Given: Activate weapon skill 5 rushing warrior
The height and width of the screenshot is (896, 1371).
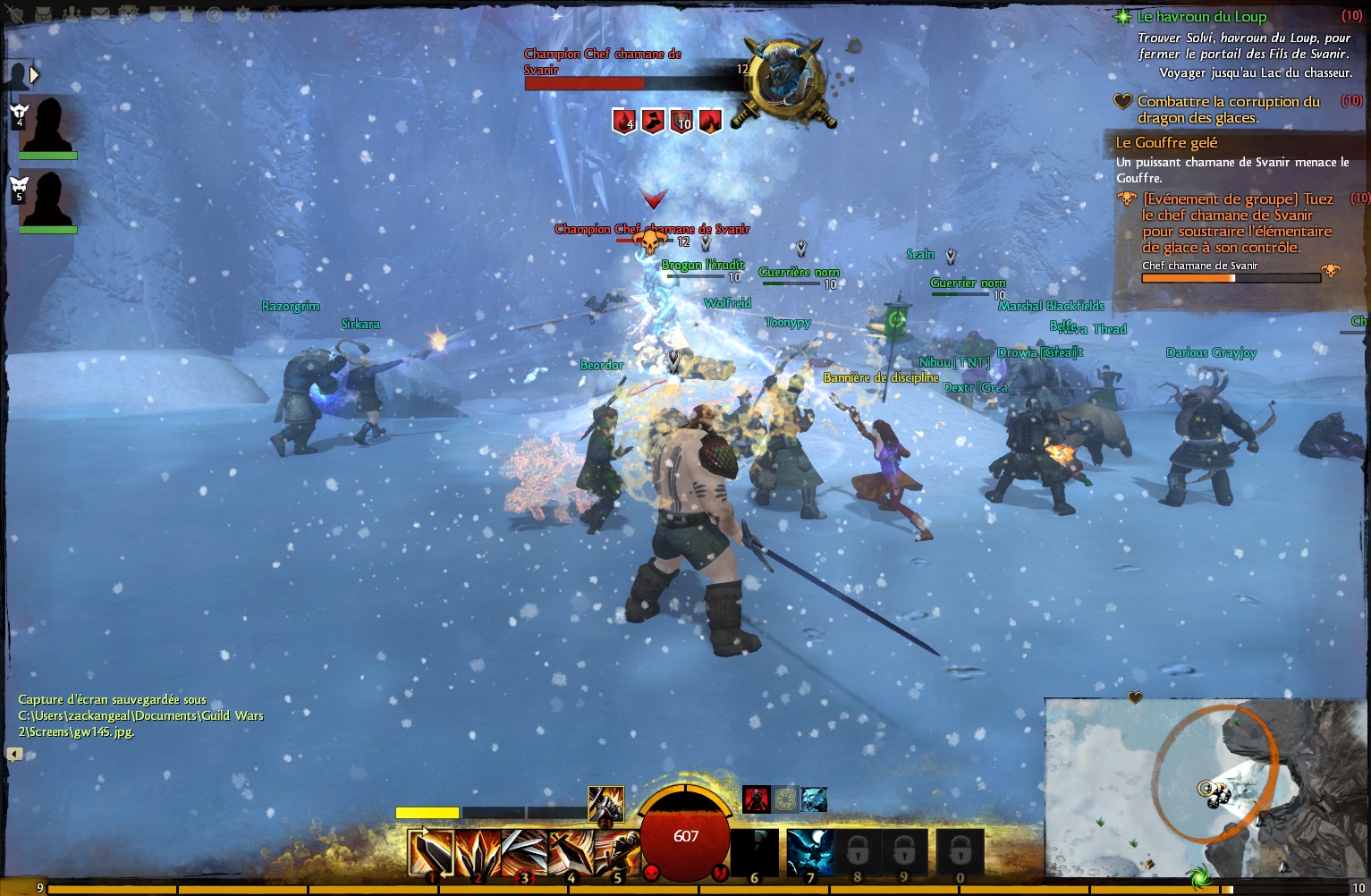Looking at the screenshot, I should point(616,853).
